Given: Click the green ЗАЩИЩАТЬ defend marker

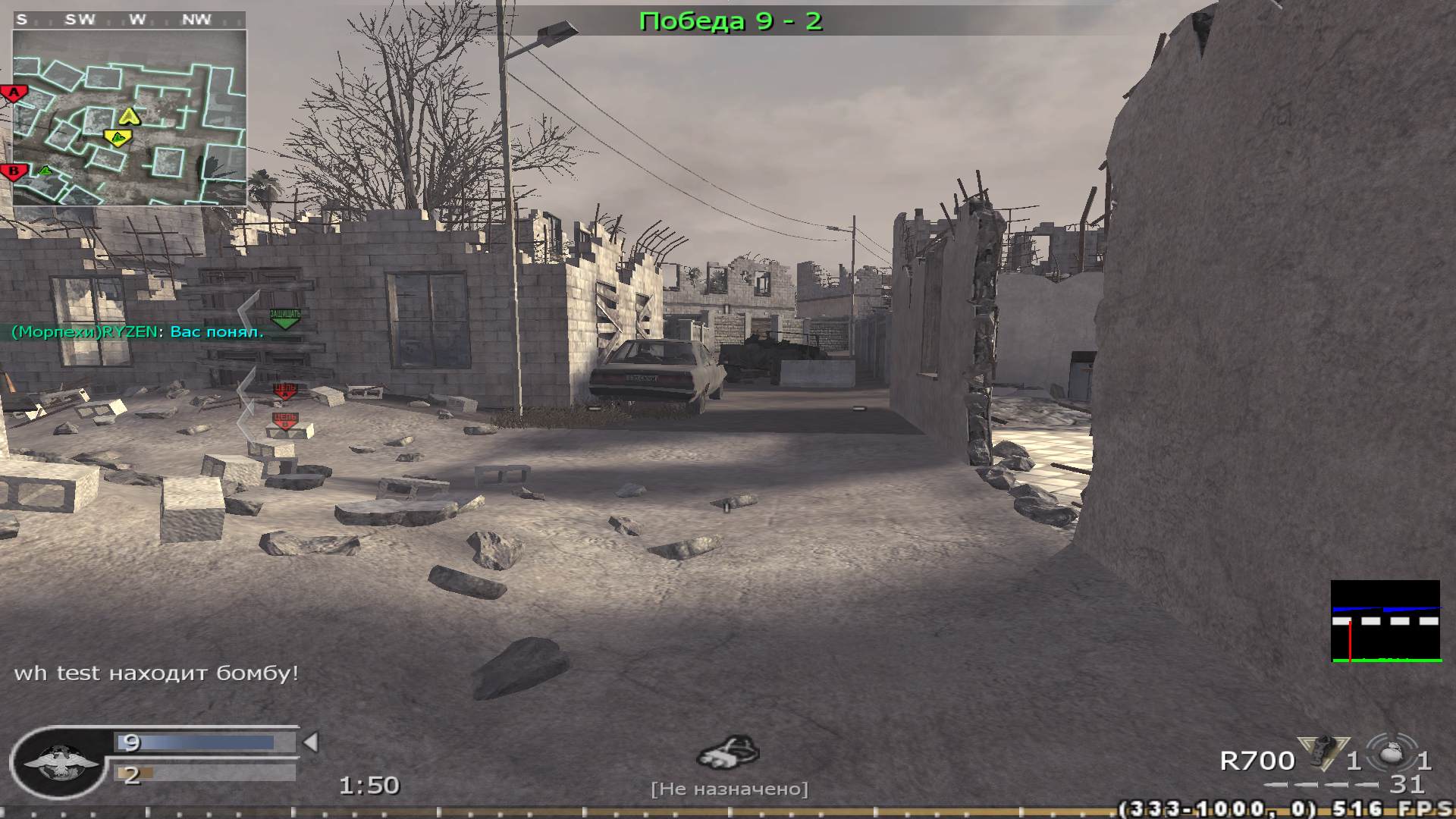Looking at the screenshot, I should pos(284,317).
